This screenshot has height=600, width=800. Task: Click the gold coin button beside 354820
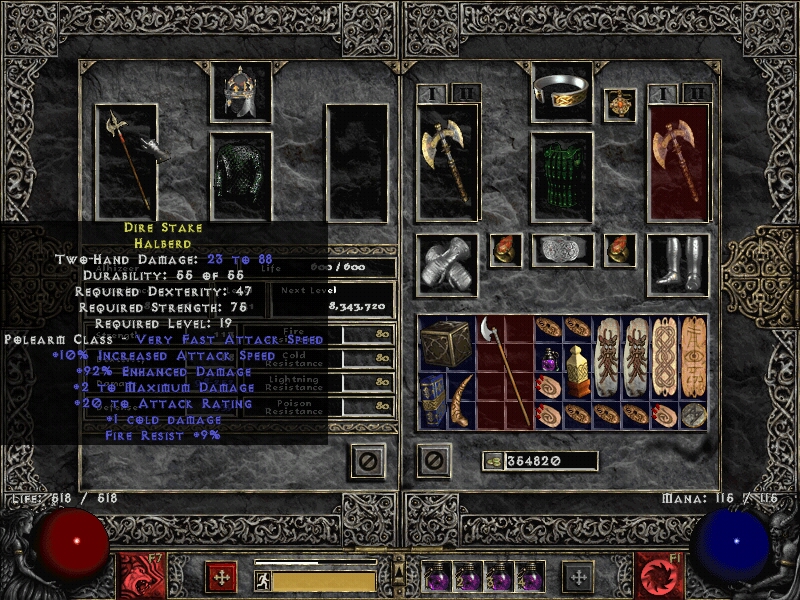493,461
